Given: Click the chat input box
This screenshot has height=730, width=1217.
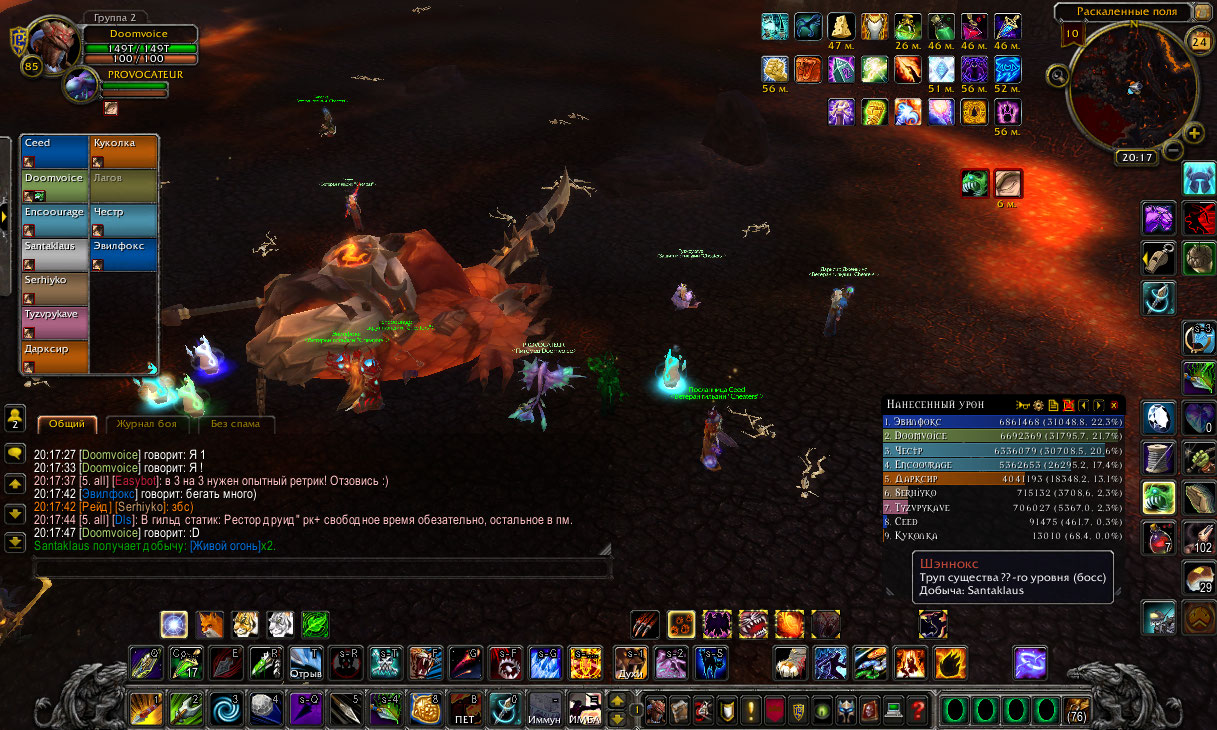Looking at the screenshot, I should pos(322,567).
